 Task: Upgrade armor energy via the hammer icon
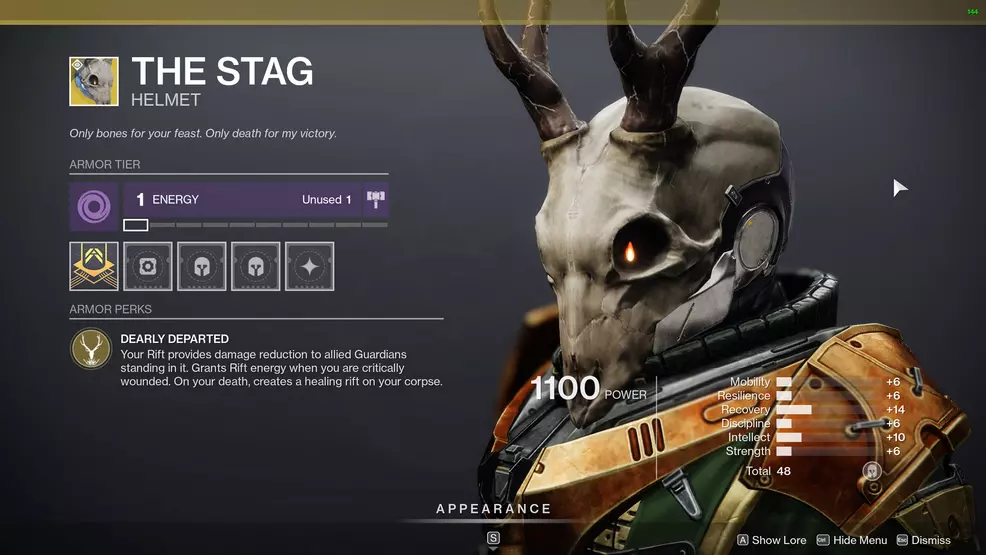[x=376, y=200]
